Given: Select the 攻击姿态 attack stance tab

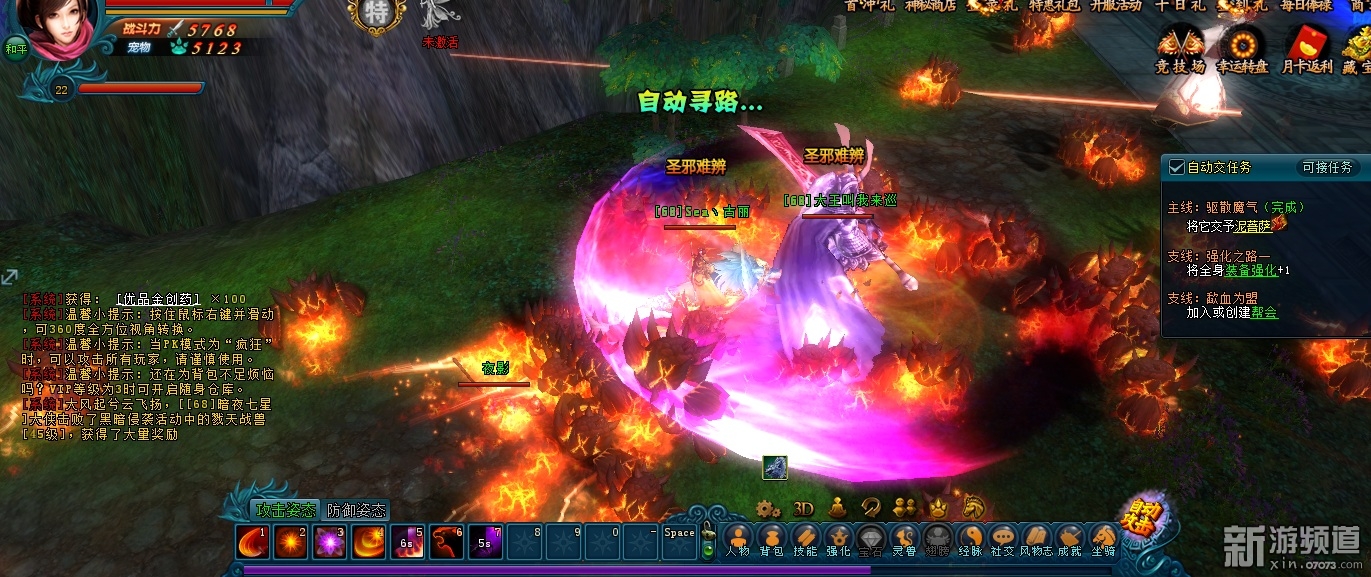Looking at the screenshot, I should click(x=285, y=510).
